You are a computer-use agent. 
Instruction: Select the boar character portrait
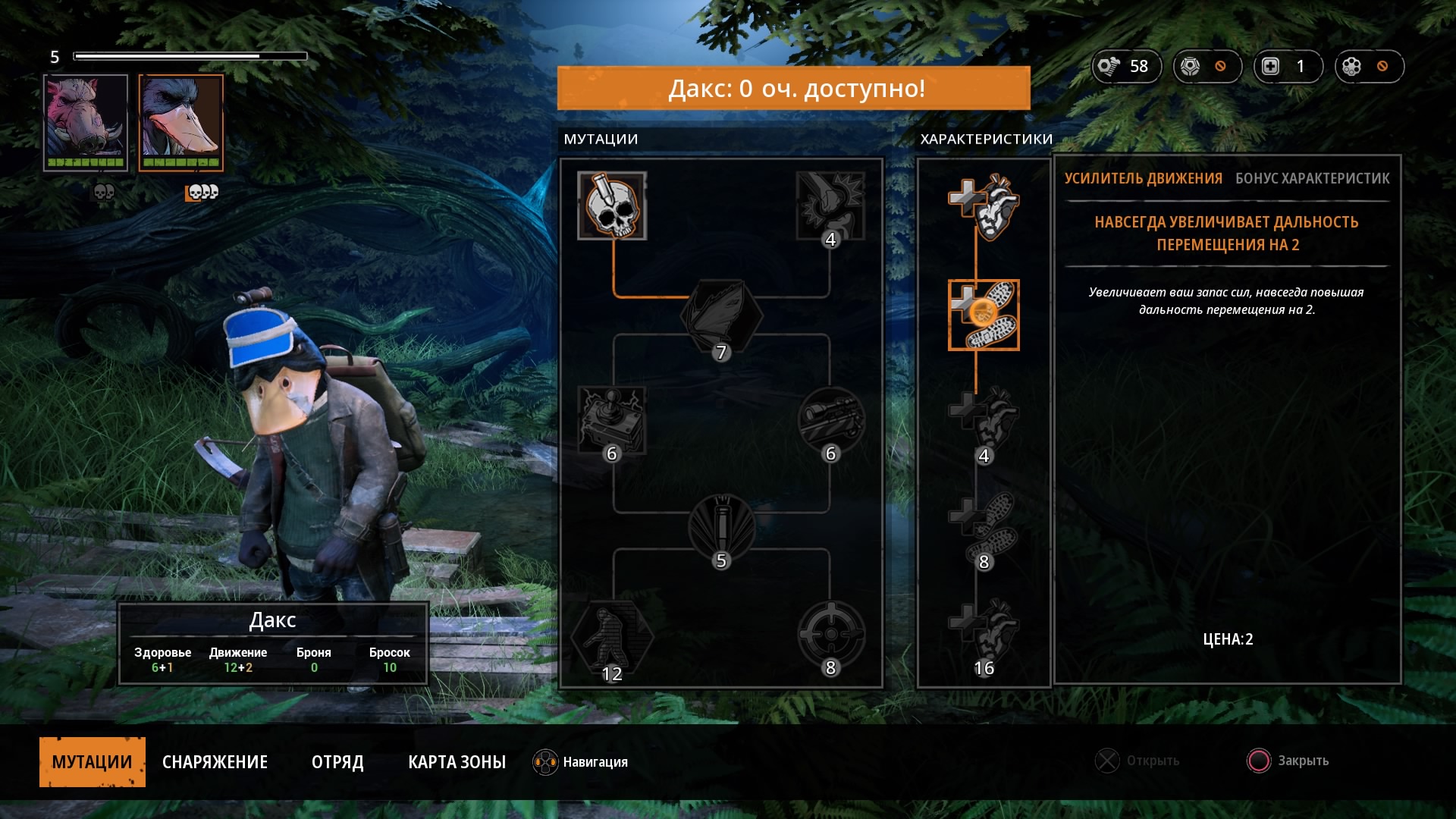(86, 122)
